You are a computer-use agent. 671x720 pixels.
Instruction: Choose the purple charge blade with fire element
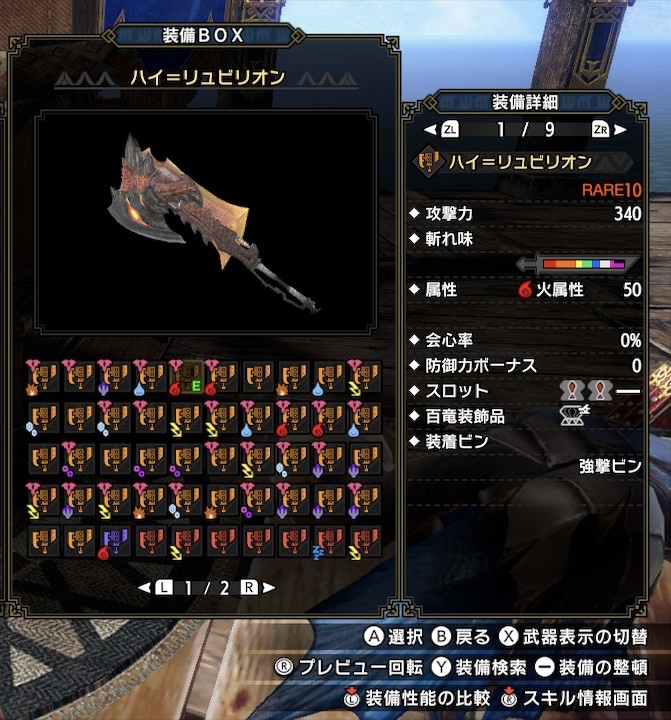pyautogui.click(x=116, y=541)
